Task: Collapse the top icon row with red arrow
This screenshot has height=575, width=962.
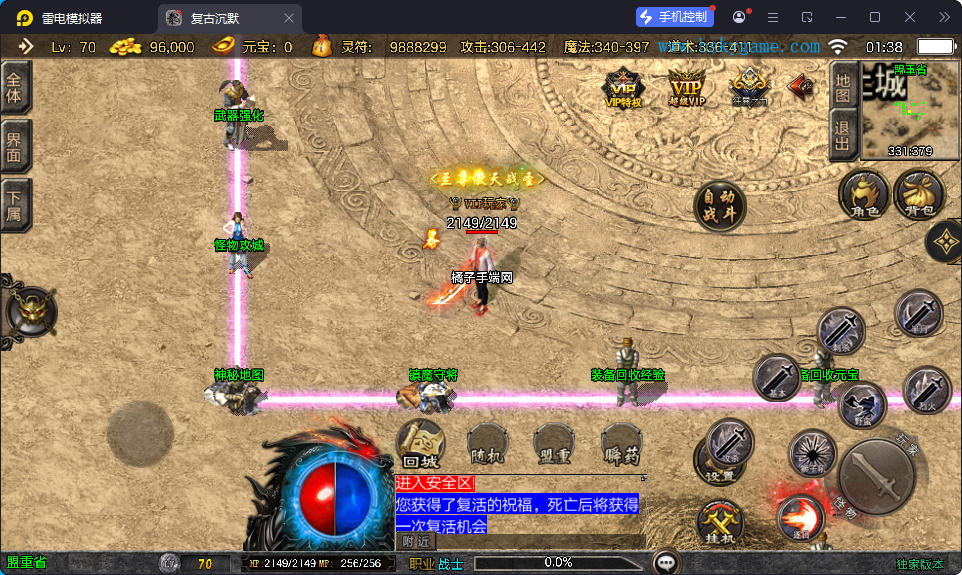Action: point(800,87)
